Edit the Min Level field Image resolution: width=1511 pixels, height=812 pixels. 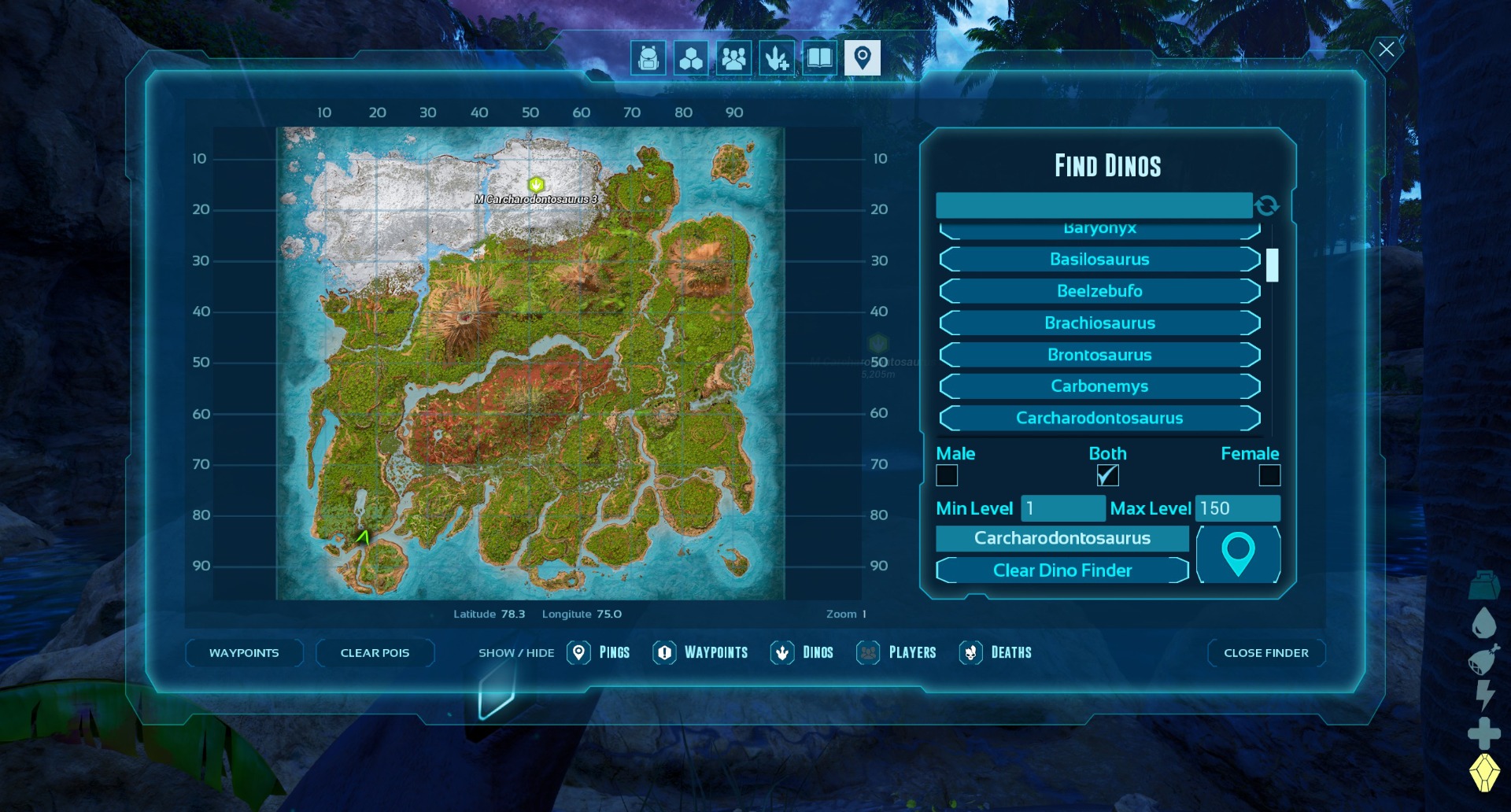point(1062,508)
